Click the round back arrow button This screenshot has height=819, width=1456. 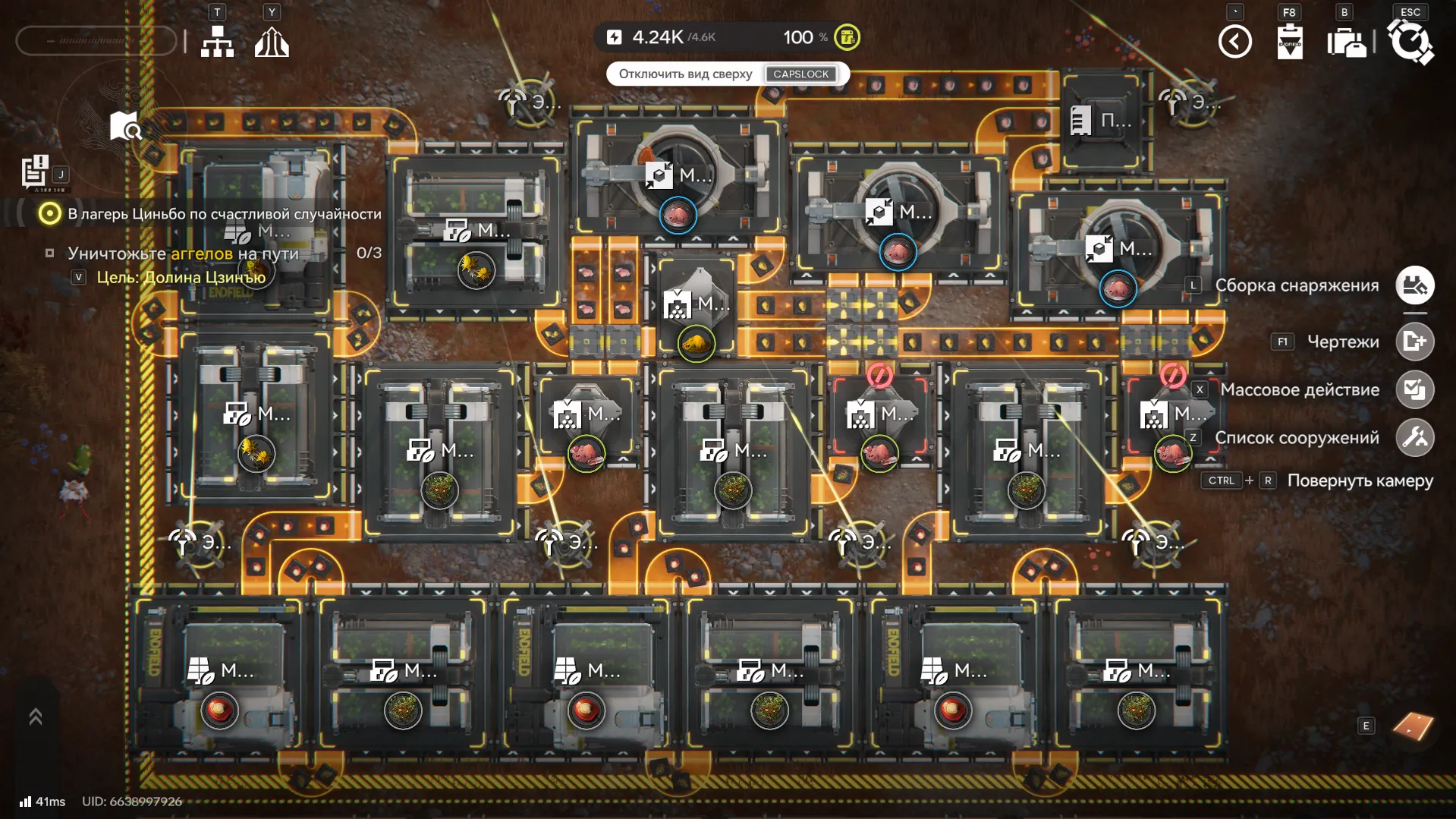point(1234,42)
